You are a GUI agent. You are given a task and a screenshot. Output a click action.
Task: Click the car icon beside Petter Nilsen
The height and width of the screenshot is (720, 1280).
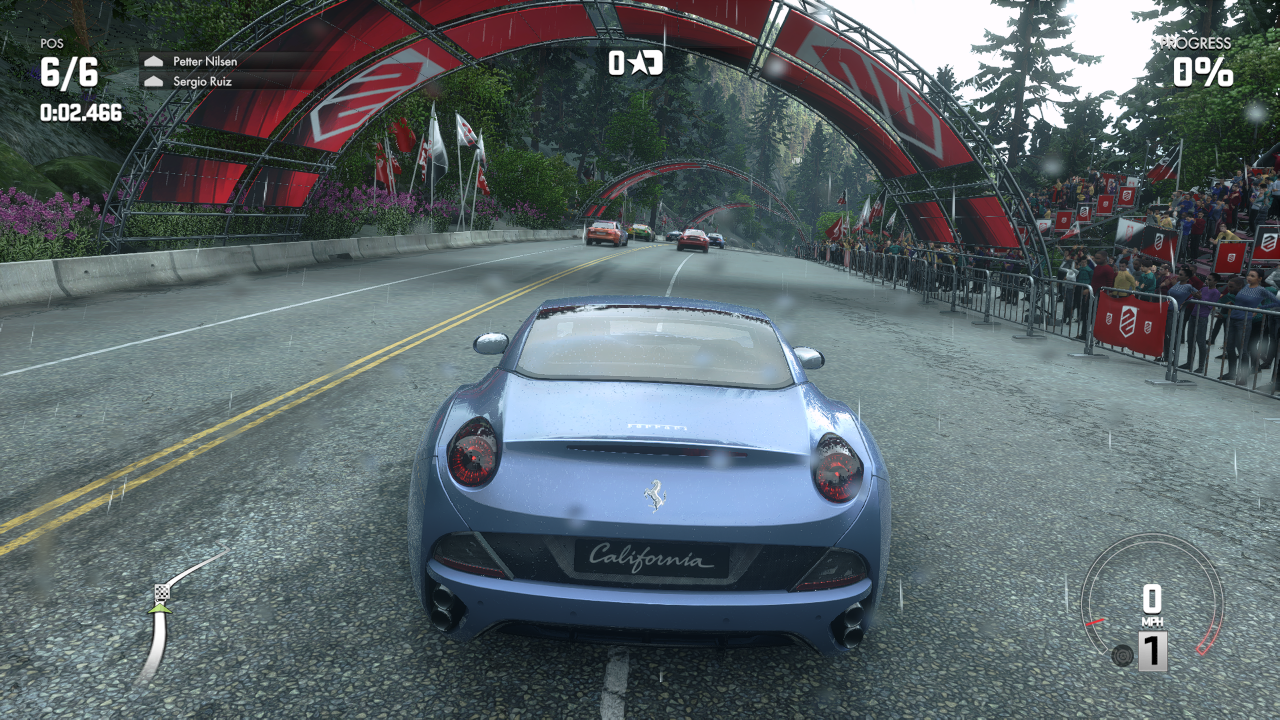[154, 62]
